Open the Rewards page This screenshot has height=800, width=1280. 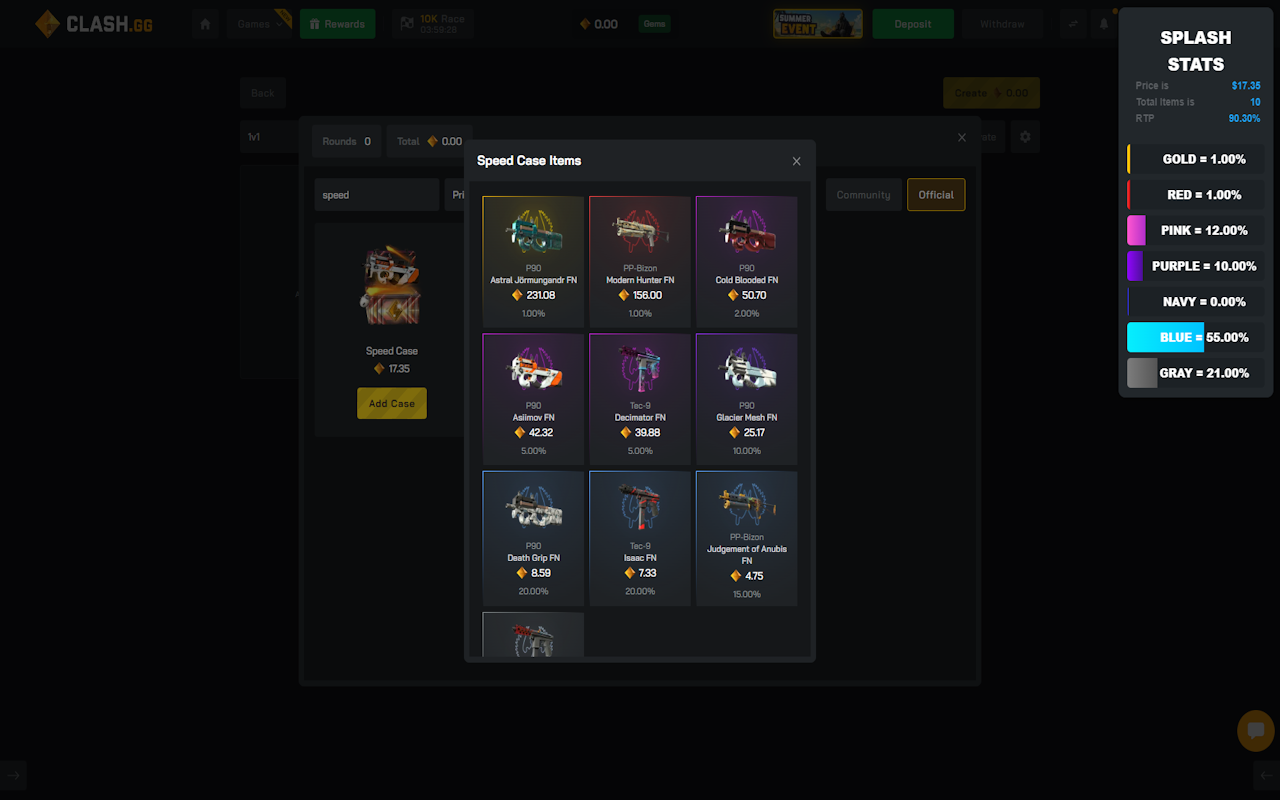pos(337,24)
